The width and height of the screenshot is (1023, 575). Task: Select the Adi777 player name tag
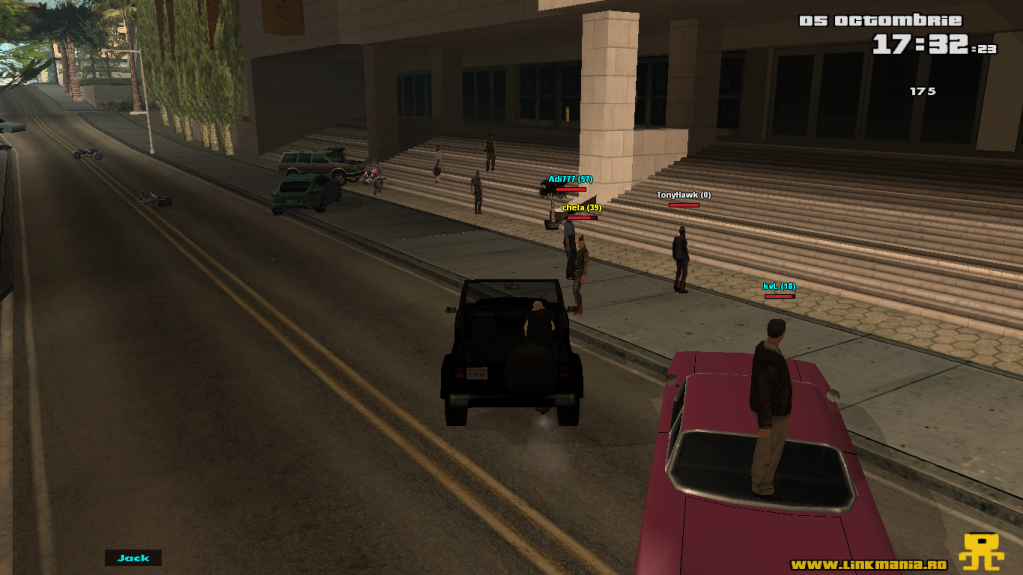click(x=570, y=179)
